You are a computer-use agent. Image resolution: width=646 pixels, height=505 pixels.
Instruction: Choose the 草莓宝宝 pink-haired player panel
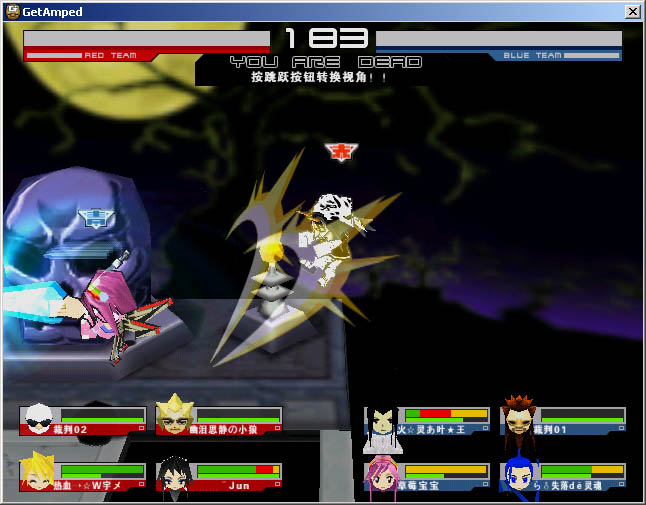pyautogui.click(x=427, y=477)
